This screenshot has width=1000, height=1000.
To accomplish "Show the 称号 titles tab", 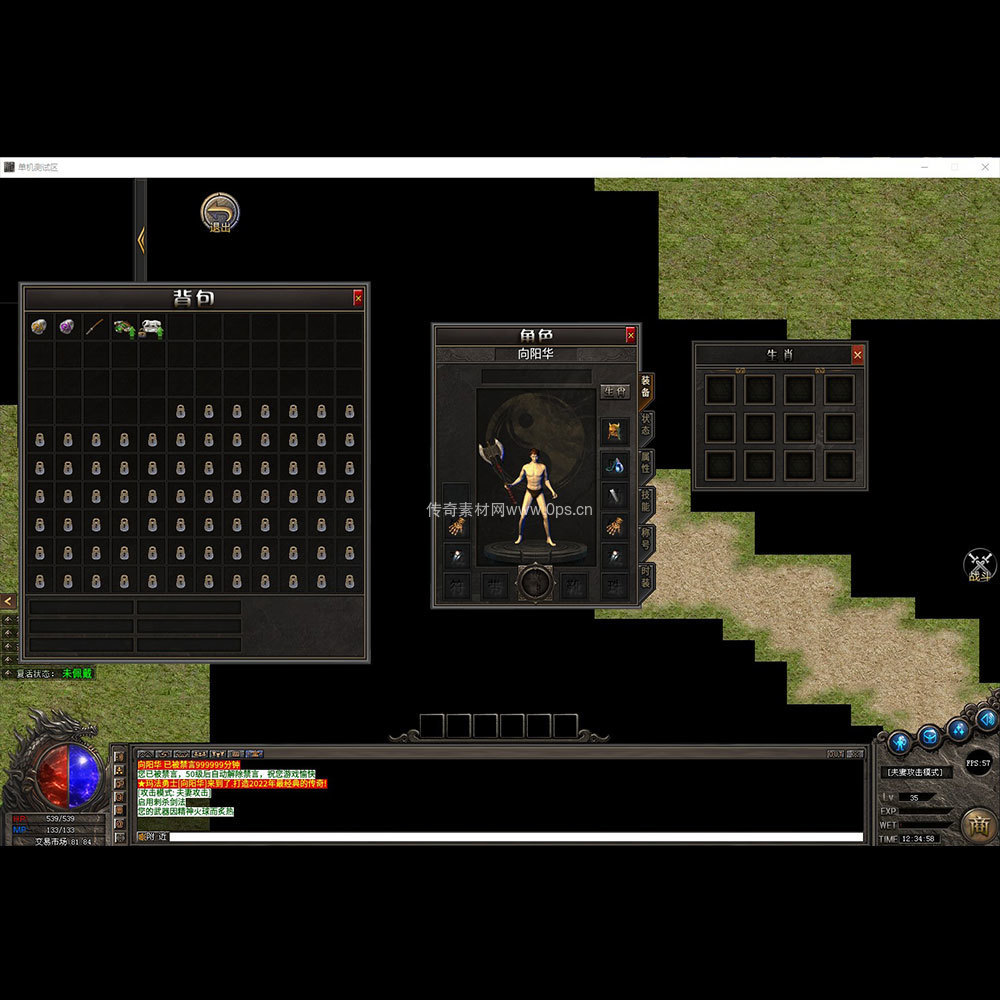I will (x=647, y=537).
